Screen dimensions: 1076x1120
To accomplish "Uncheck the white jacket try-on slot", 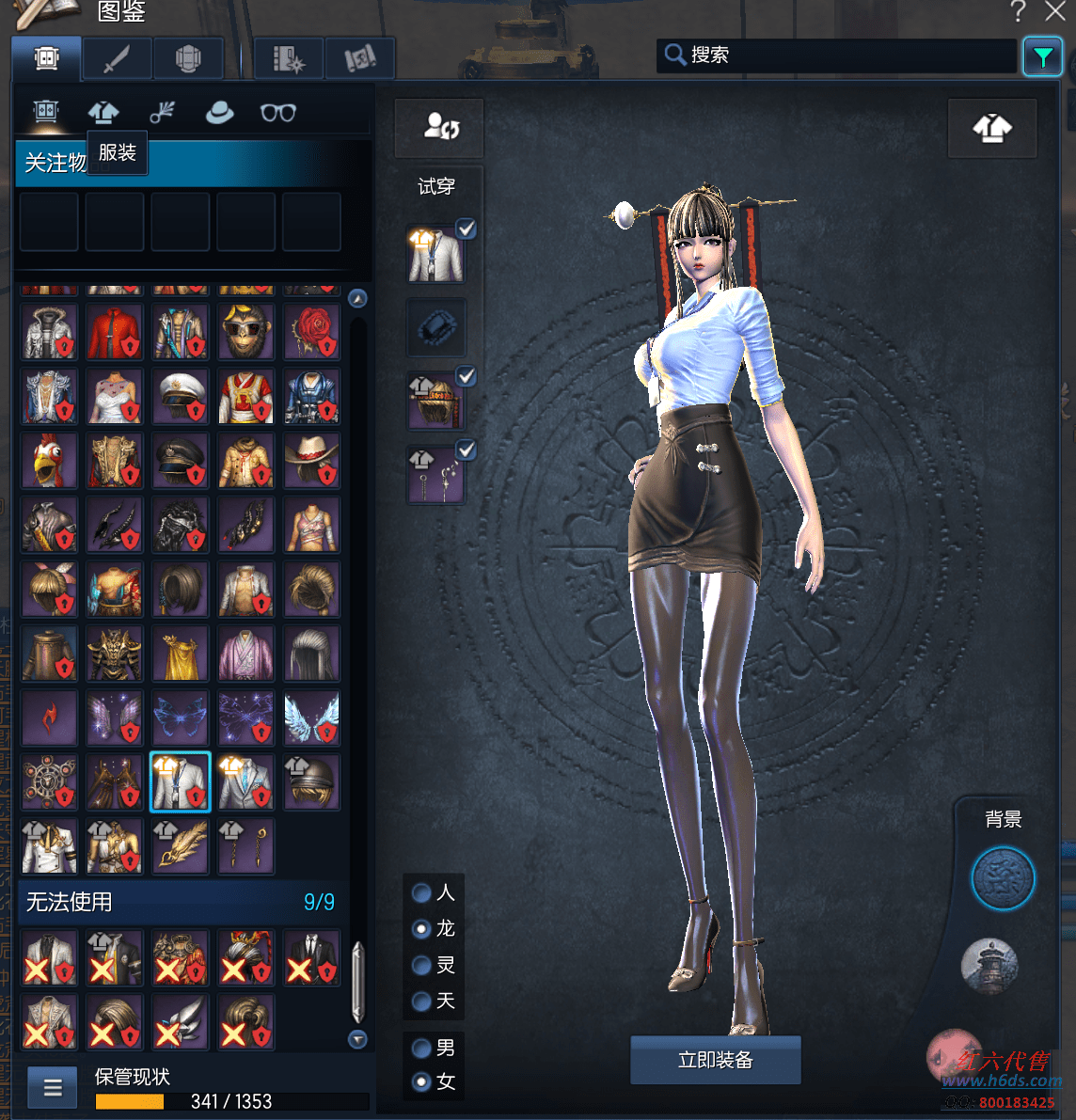I will pyautogui.click(x=466, y=229).
